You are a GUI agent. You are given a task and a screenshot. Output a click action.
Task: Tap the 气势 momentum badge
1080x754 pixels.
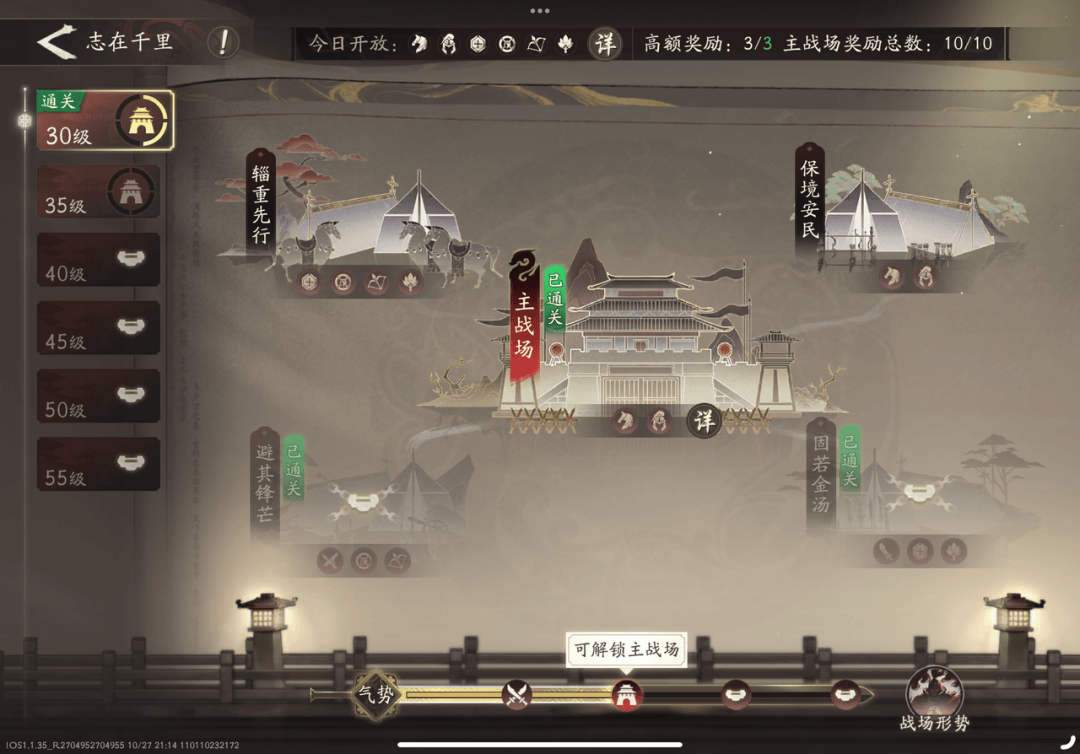coord(377,694)
